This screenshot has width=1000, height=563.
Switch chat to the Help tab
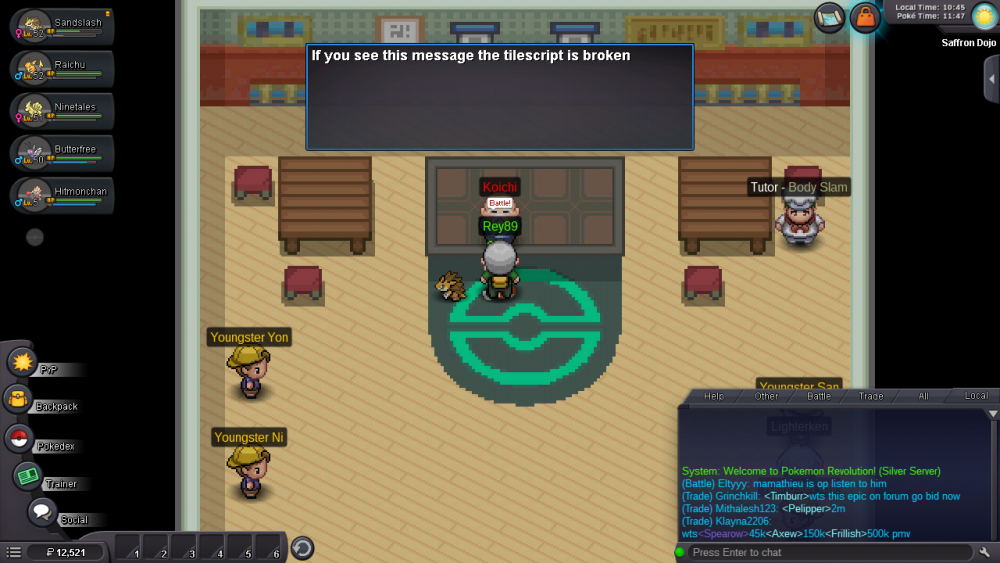[x=714, y=396]
